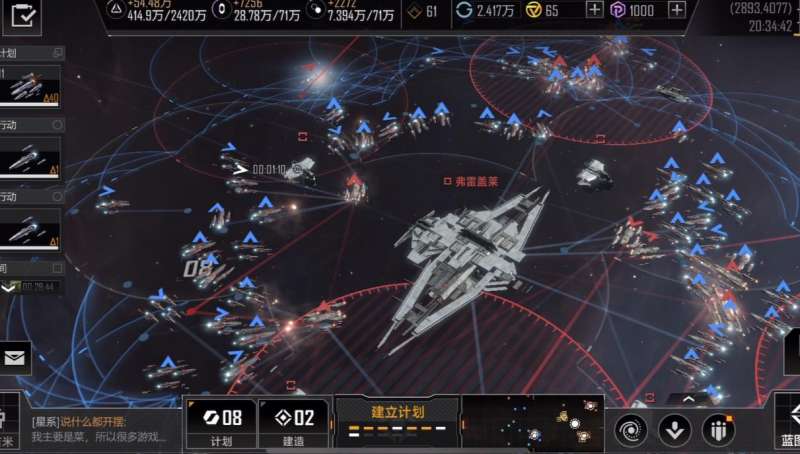
Task: Open the 计划 (plans) panel button
Action: tap(220, 424)
